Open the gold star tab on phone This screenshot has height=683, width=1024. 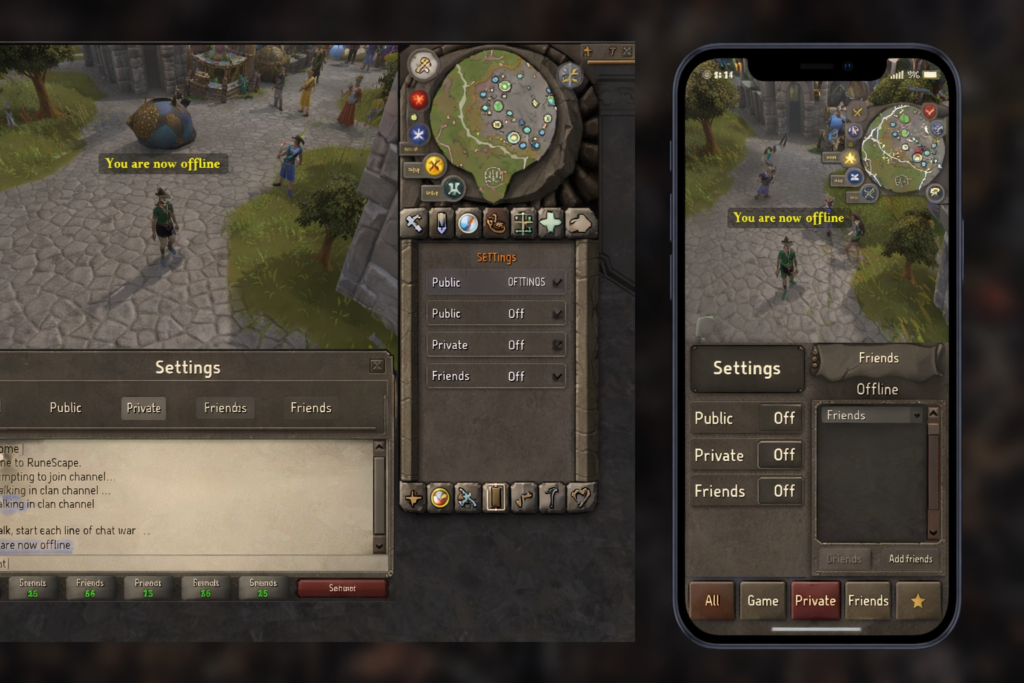917,601
